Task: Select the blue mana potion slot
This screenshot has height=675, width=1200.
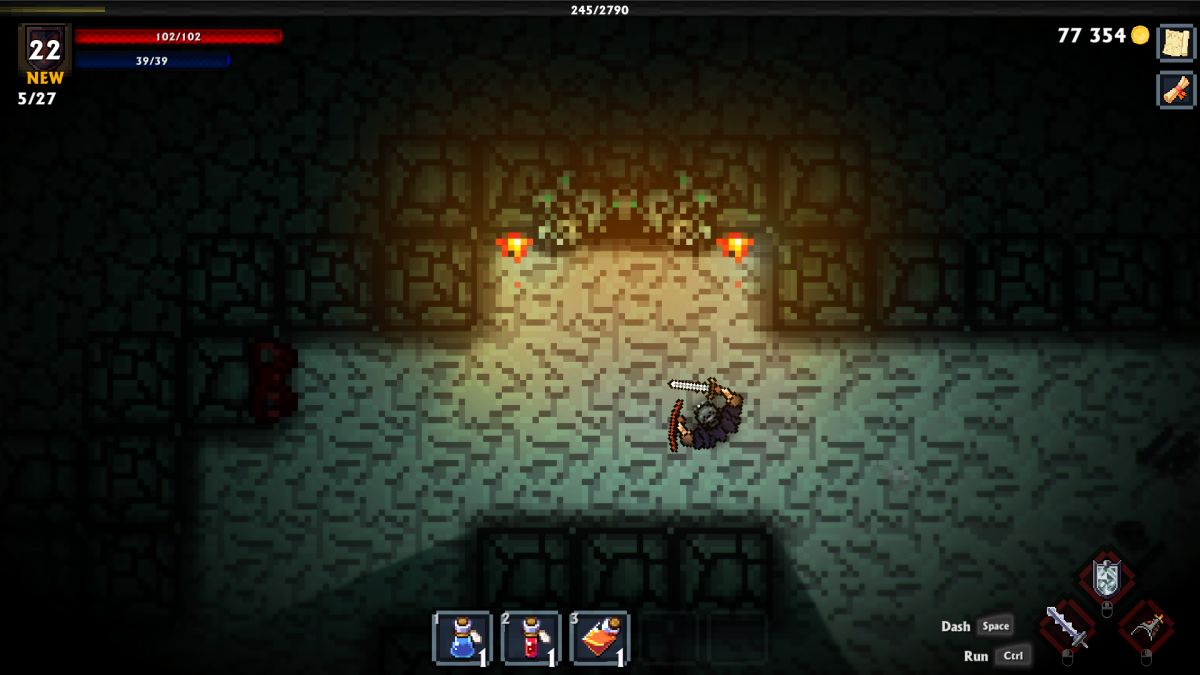Action: [462, 638]
